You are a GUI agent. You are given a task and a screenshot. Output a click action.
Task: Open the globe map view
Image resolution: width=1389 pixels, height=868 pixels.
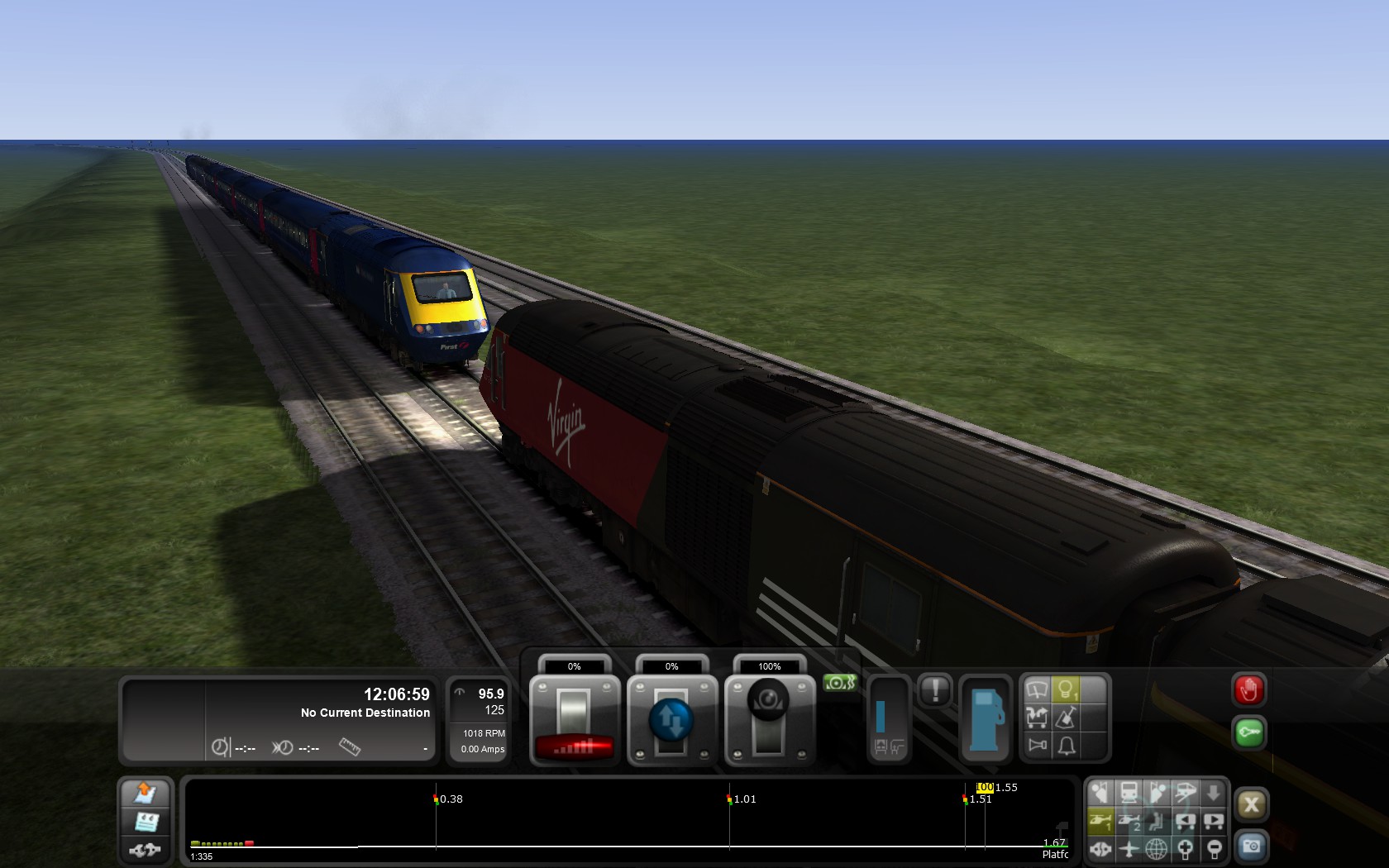(x=1157, y=848)
